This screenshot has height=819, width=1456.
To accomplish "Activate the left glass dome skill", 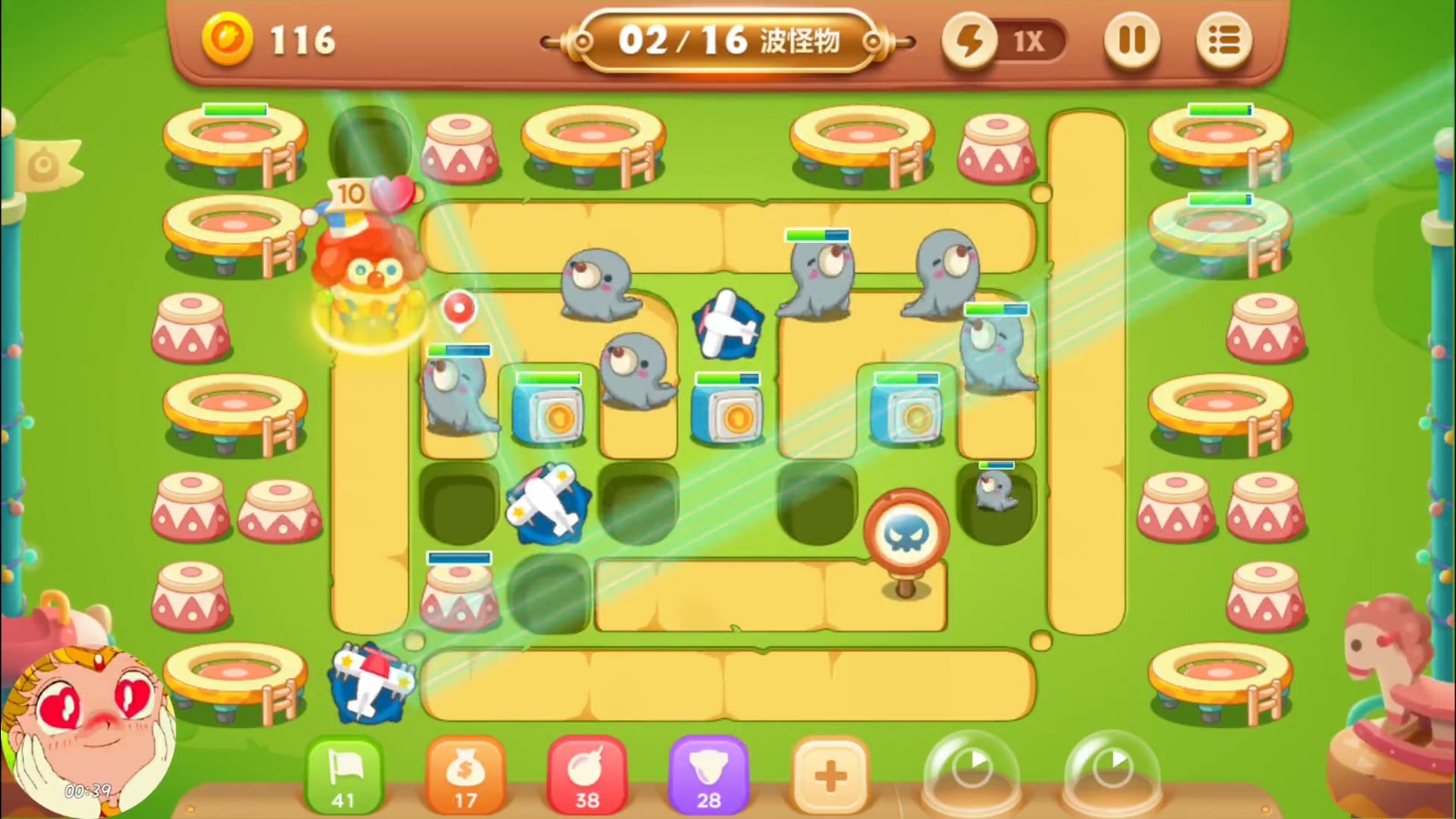I will tap(971, 769).
